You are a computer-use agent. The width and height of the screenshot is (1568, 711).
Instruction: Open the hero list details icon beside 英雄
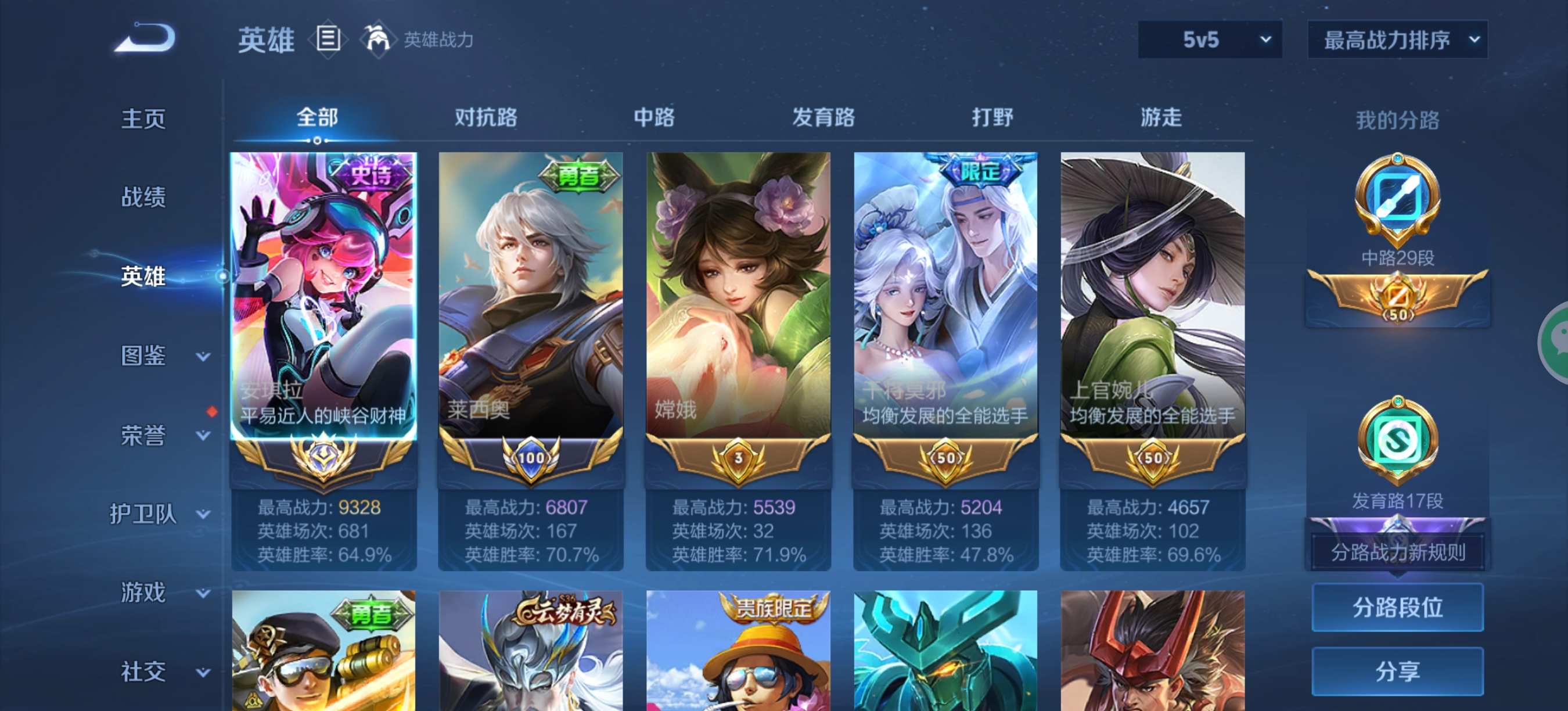[329, 39]
